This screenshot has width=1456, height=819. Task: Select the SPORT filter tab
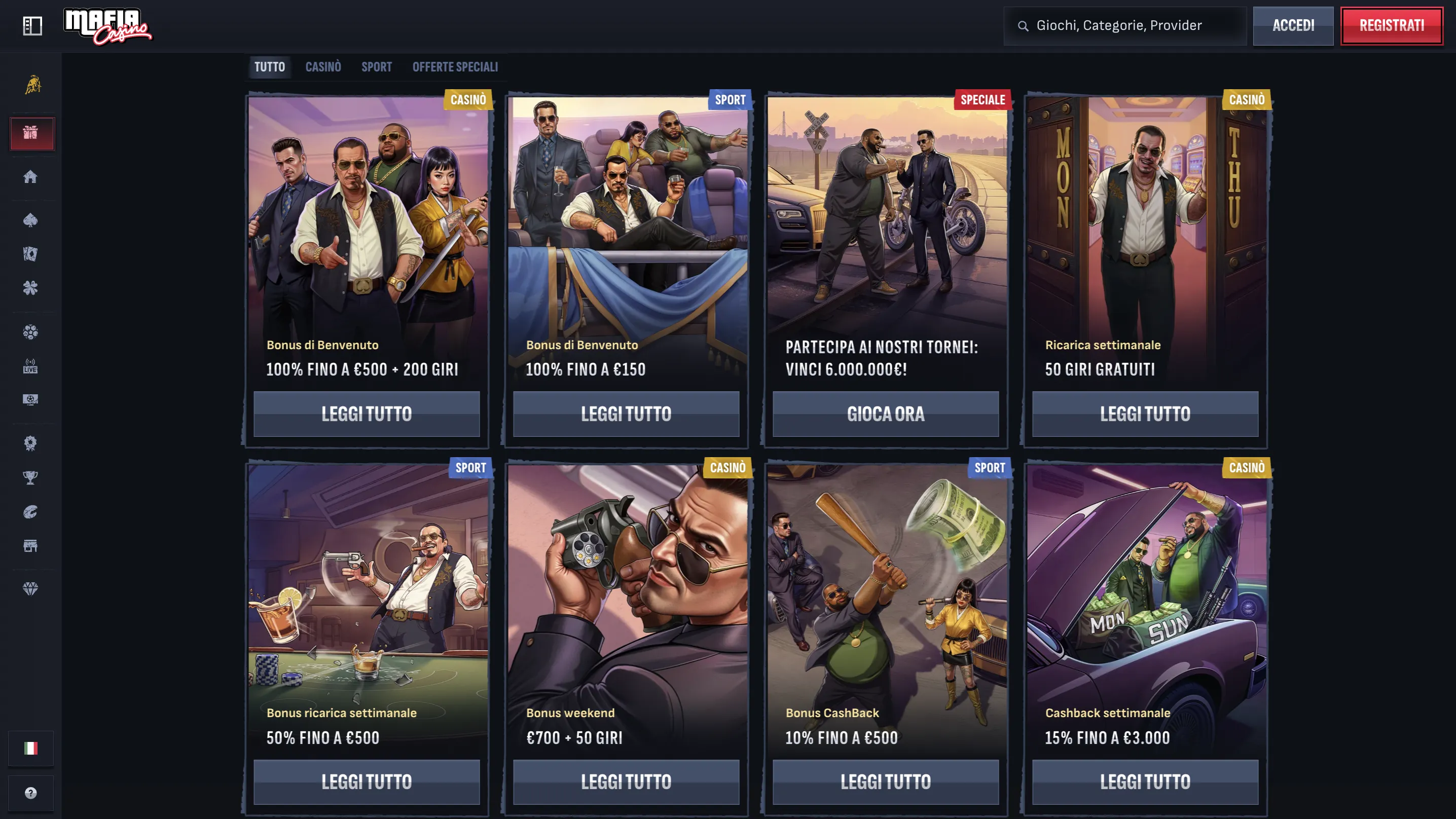tap(377, 67)
